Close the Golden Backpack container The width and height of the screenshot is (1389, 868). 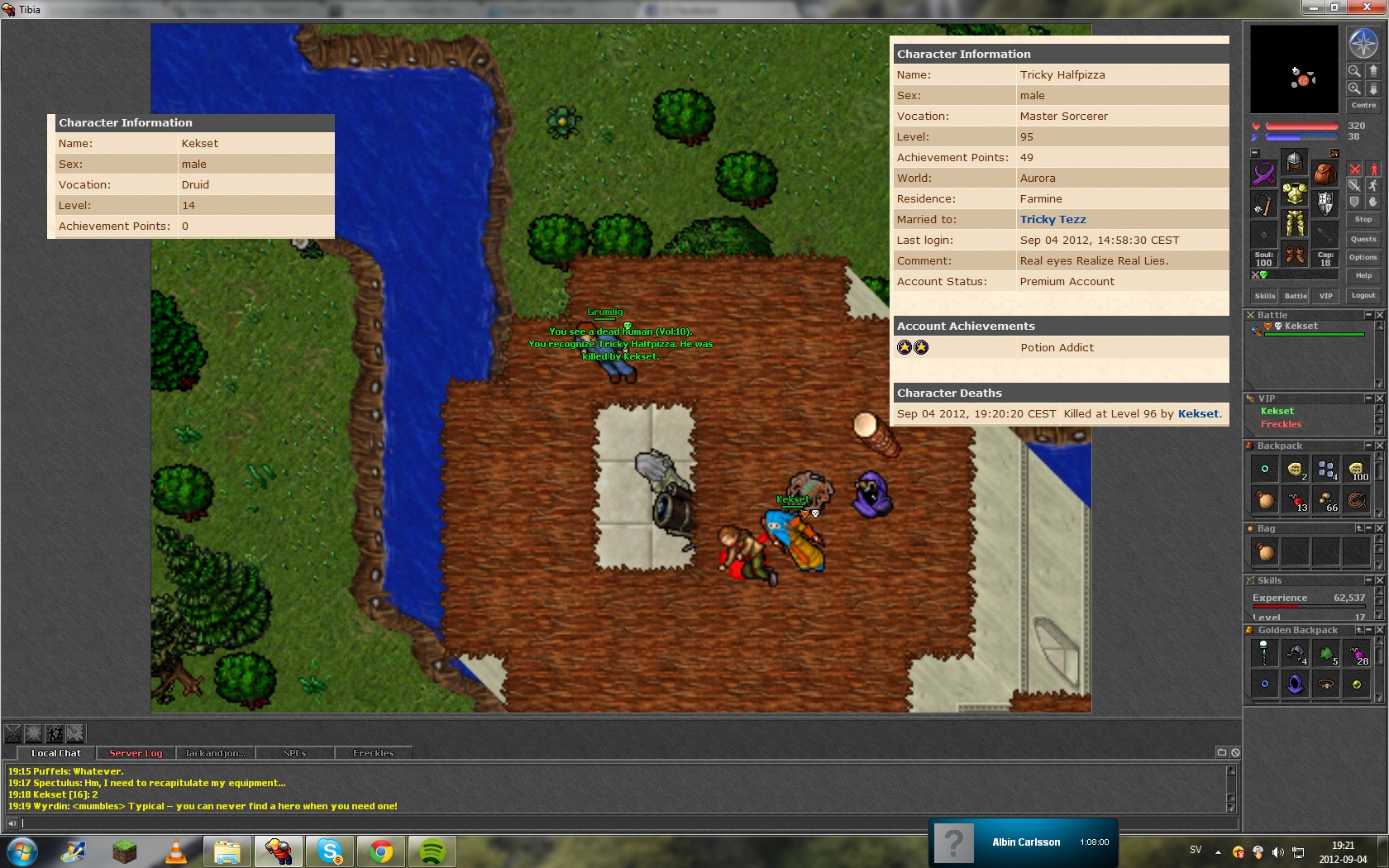1379,630
